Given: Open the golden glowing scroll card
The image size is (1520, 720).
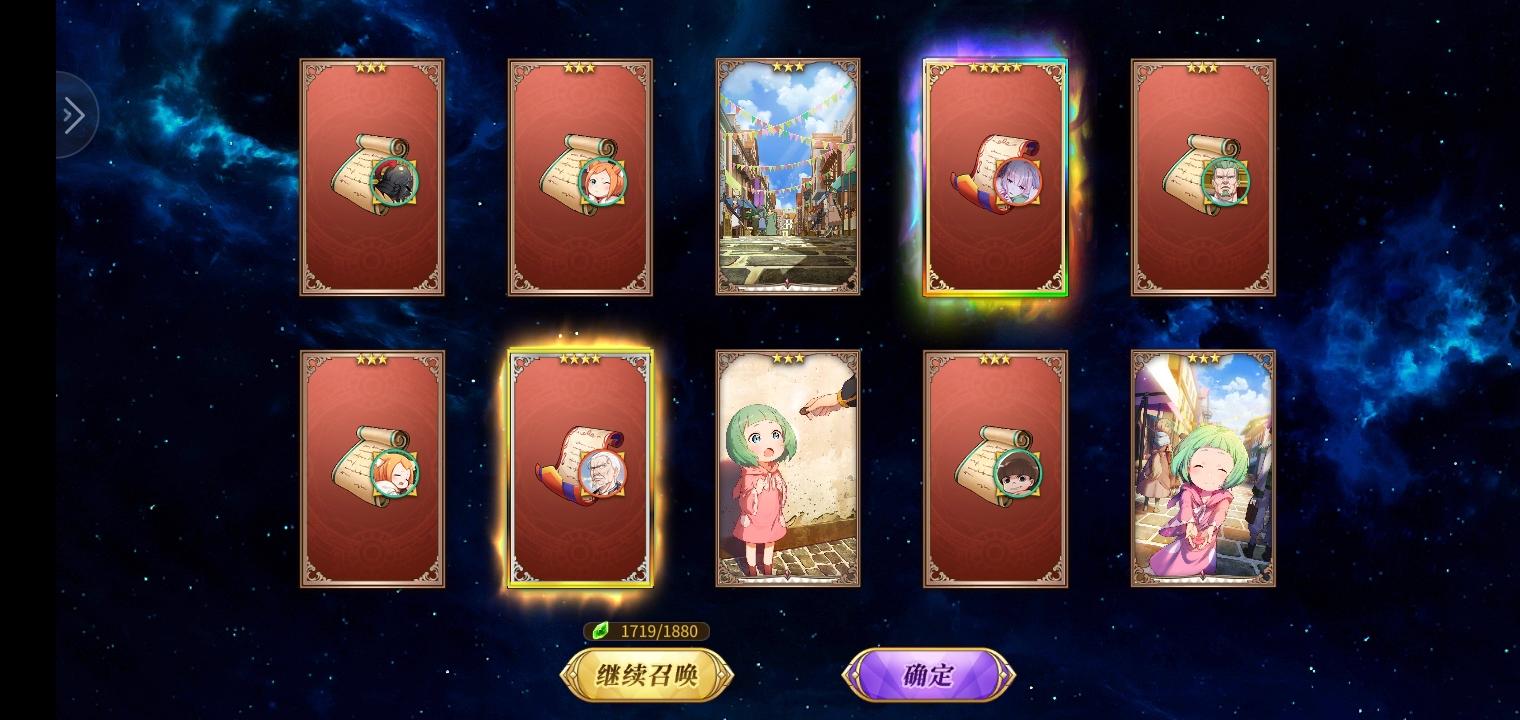Looking at the screenshot, I should (580, 467).
